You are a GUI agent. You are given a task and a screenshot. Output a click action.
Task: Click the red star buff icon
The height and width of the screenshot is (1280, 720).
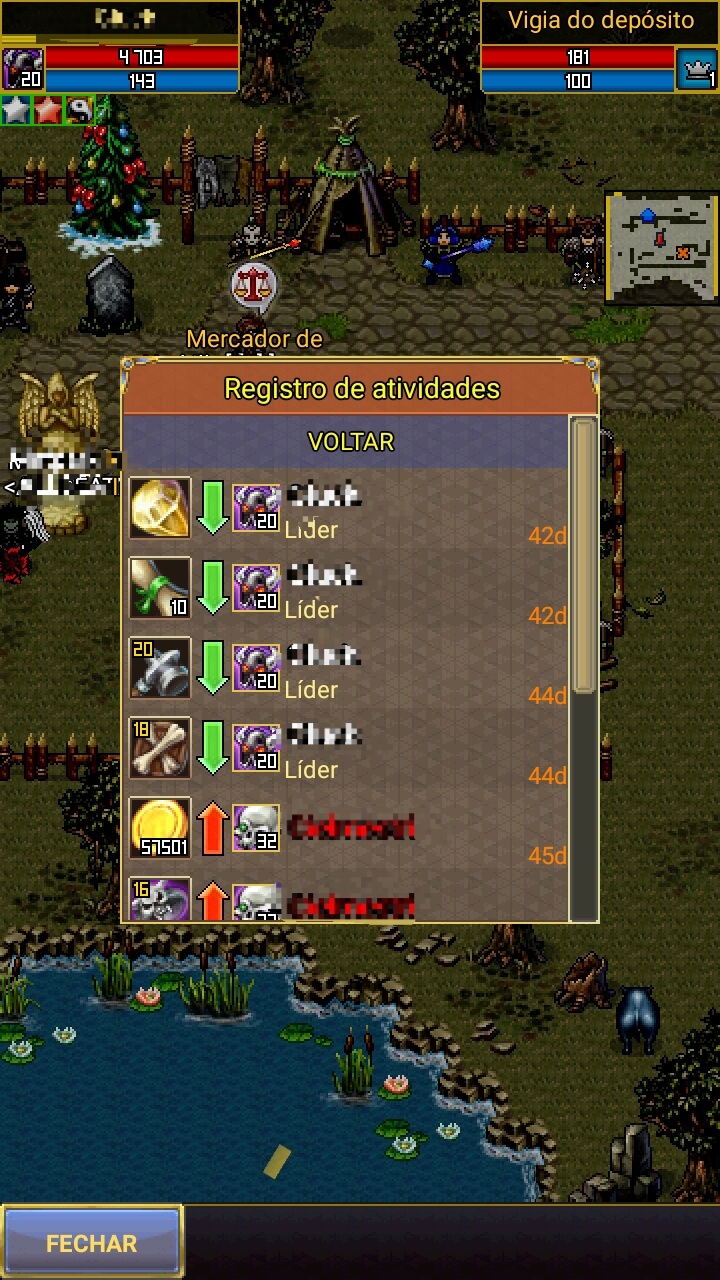[x=48, y=110]
